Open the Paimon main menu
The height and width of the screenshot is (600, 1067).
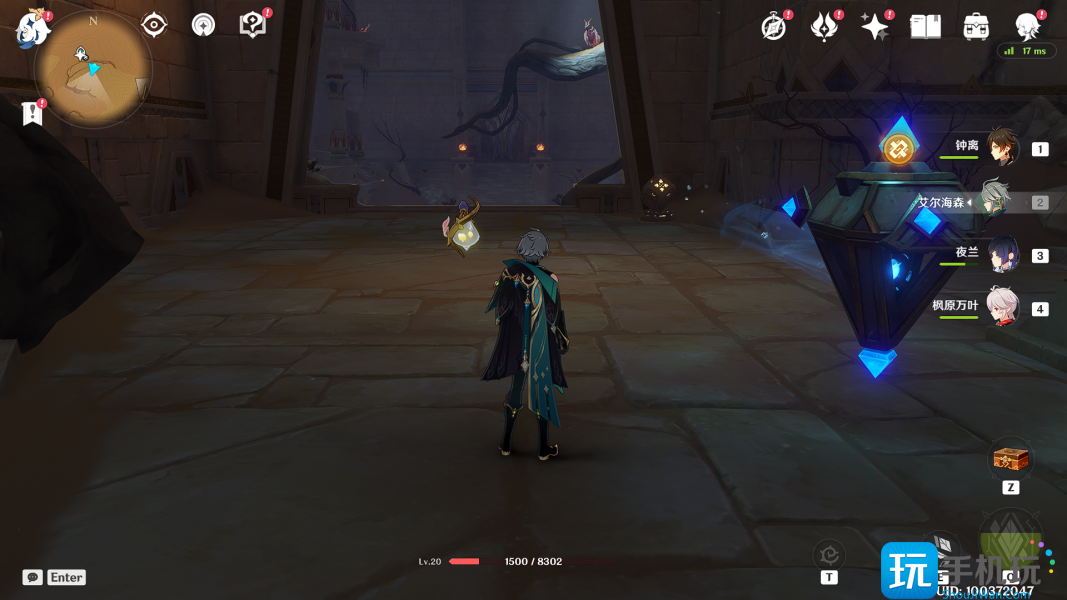coord(33,28)
